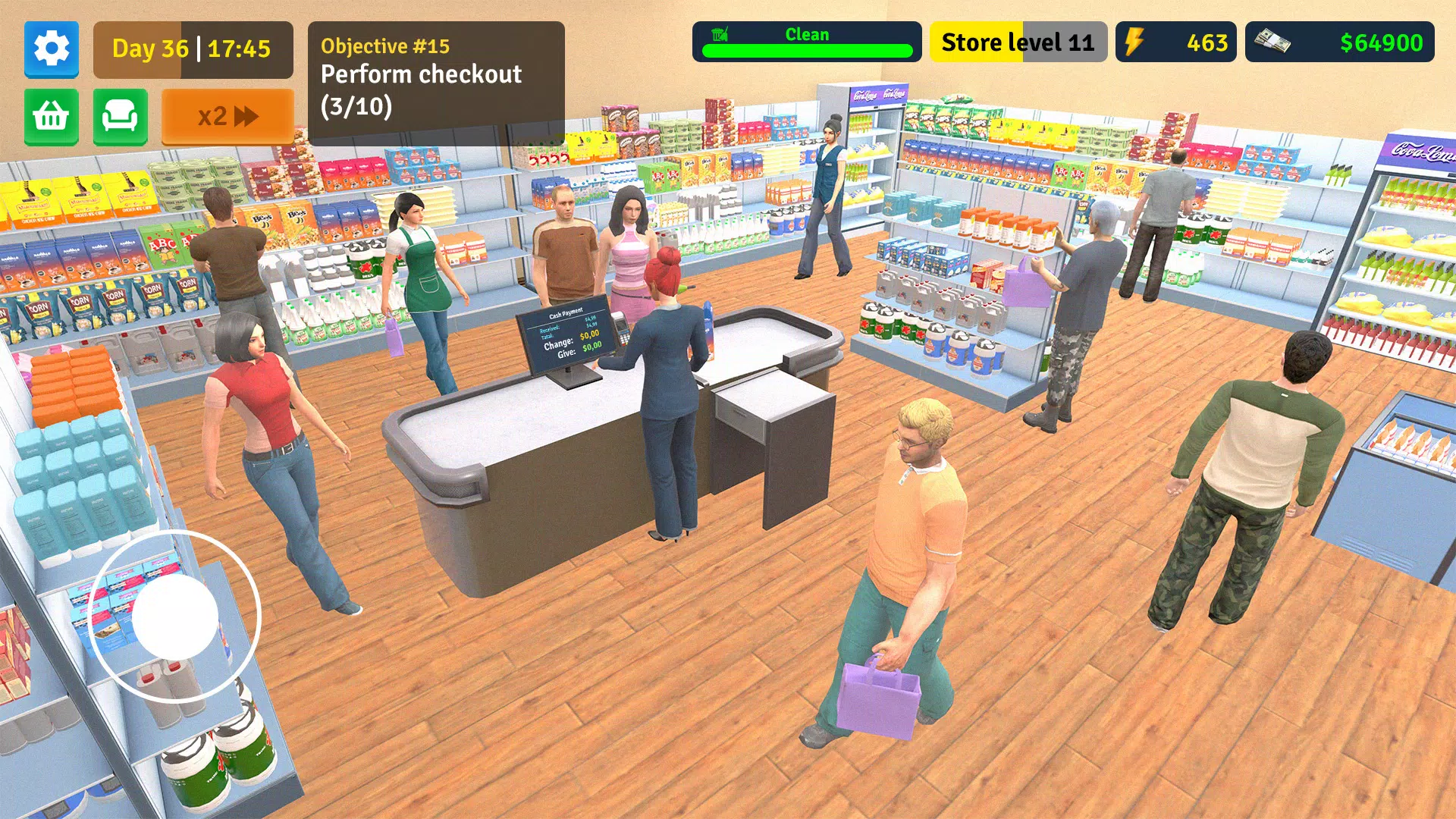This screenshot has width=1456, height=819.
Task: Toggle the Day 36 time display
Action: click(x=192, y=49)
